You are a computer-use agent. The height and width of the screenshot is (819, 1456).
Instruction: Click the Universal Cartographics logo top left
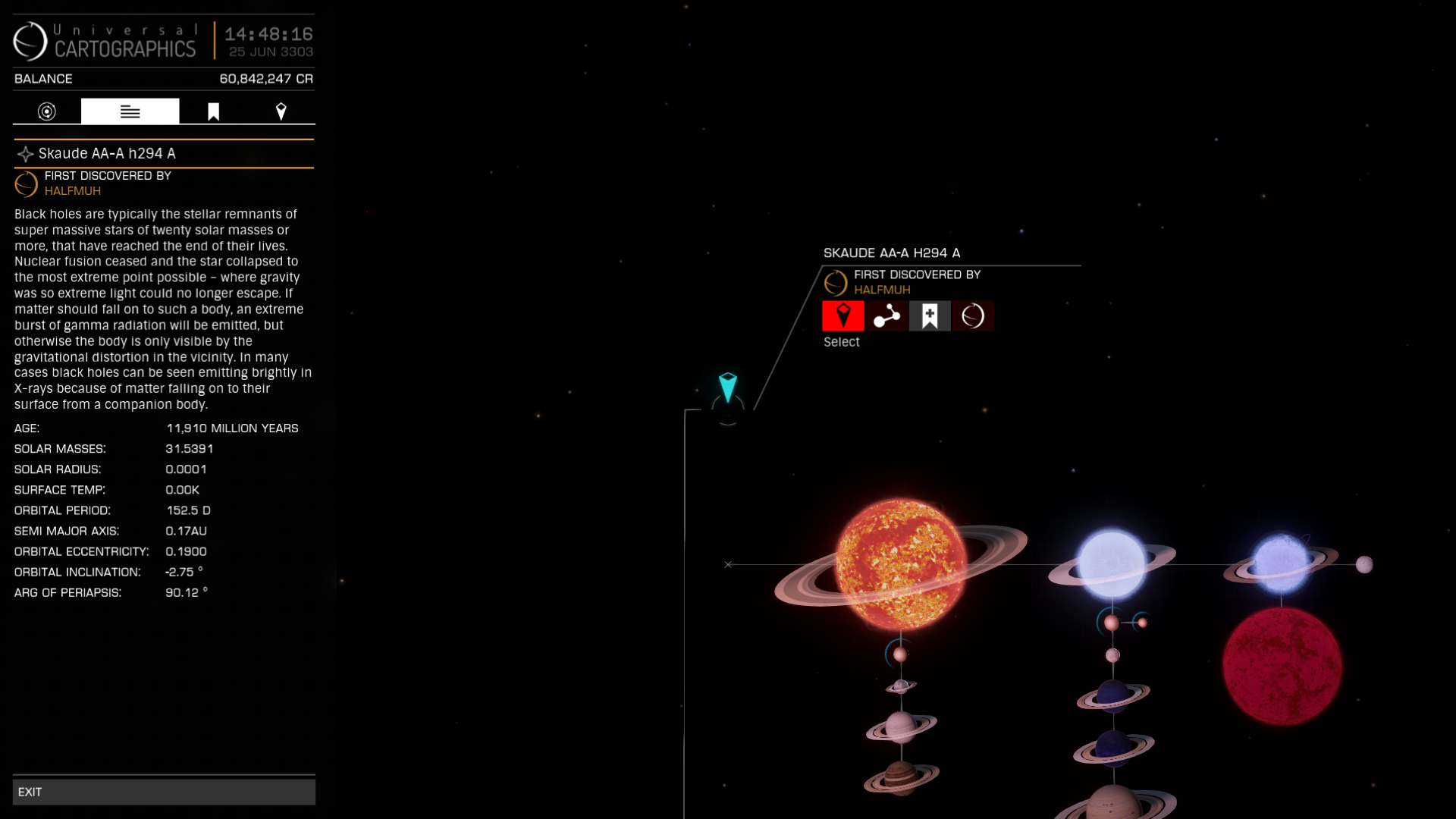coord(106,42)
